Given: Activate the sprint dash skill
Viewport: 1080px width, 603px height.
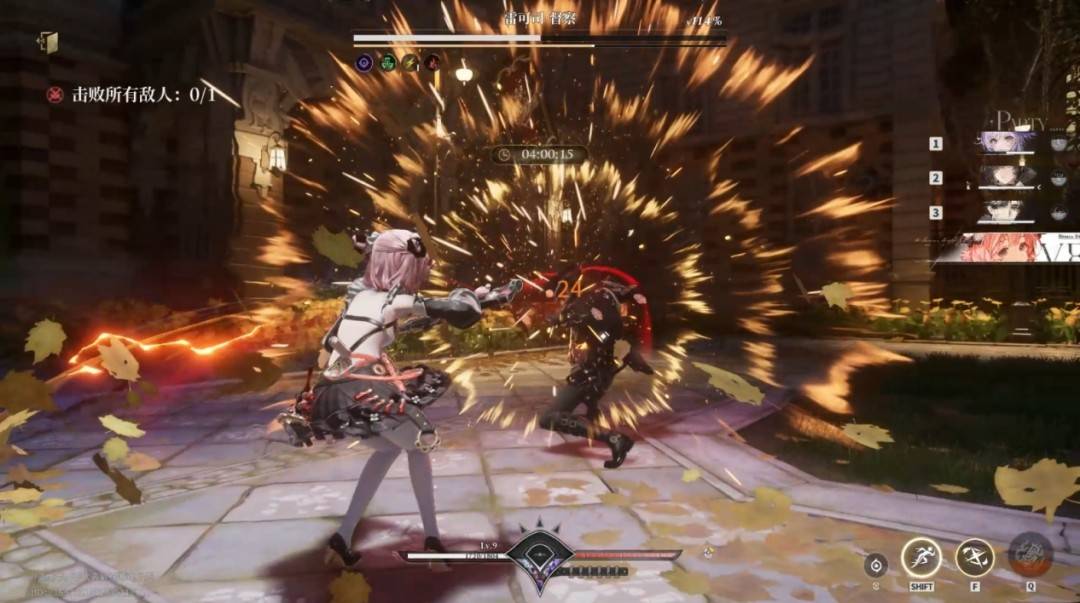Looking at the screenshot, I should point(921,557).
